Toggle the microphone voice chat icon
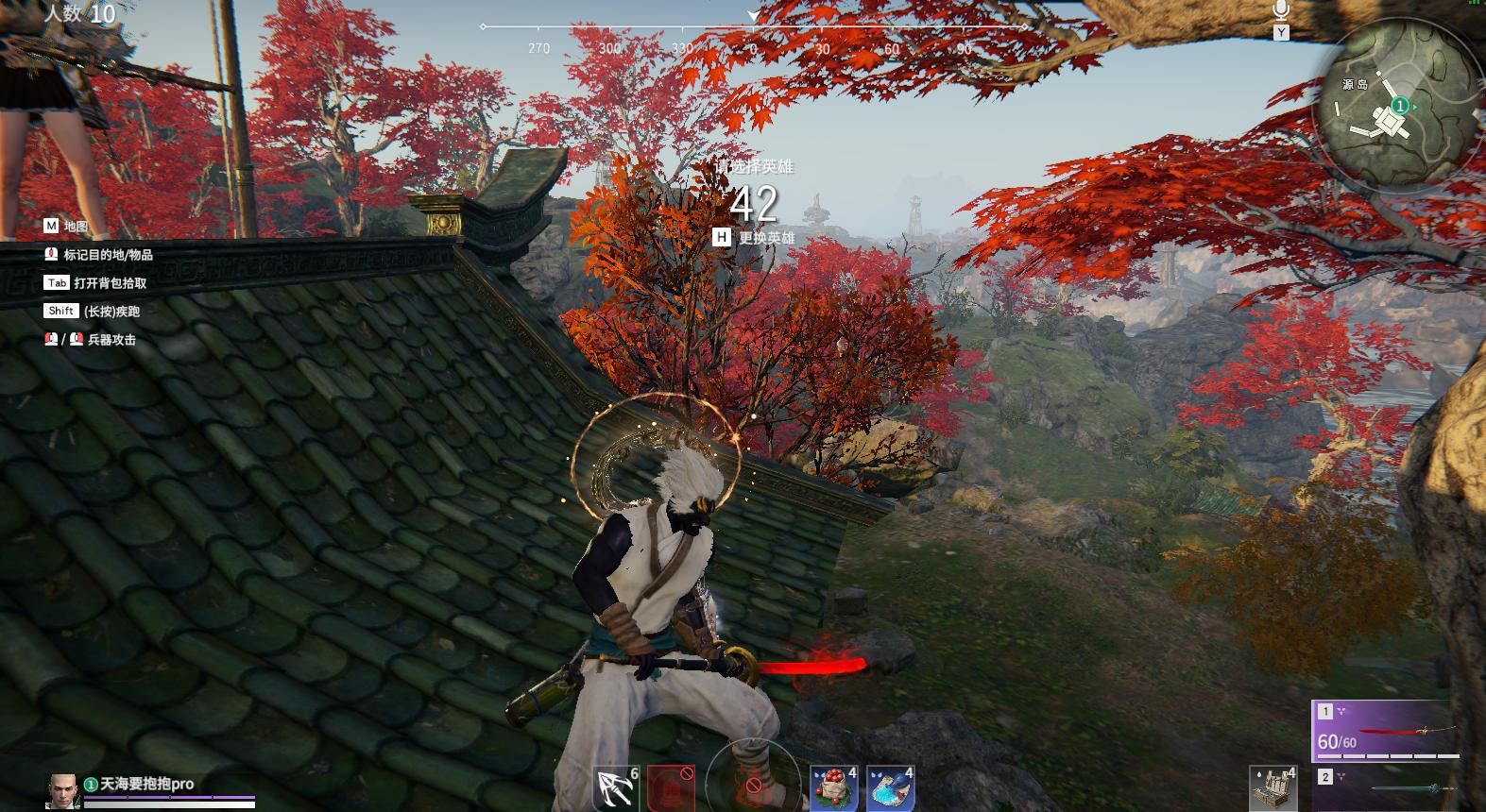The height and width of the screenshot is (812, 1486). (1281, 12)
